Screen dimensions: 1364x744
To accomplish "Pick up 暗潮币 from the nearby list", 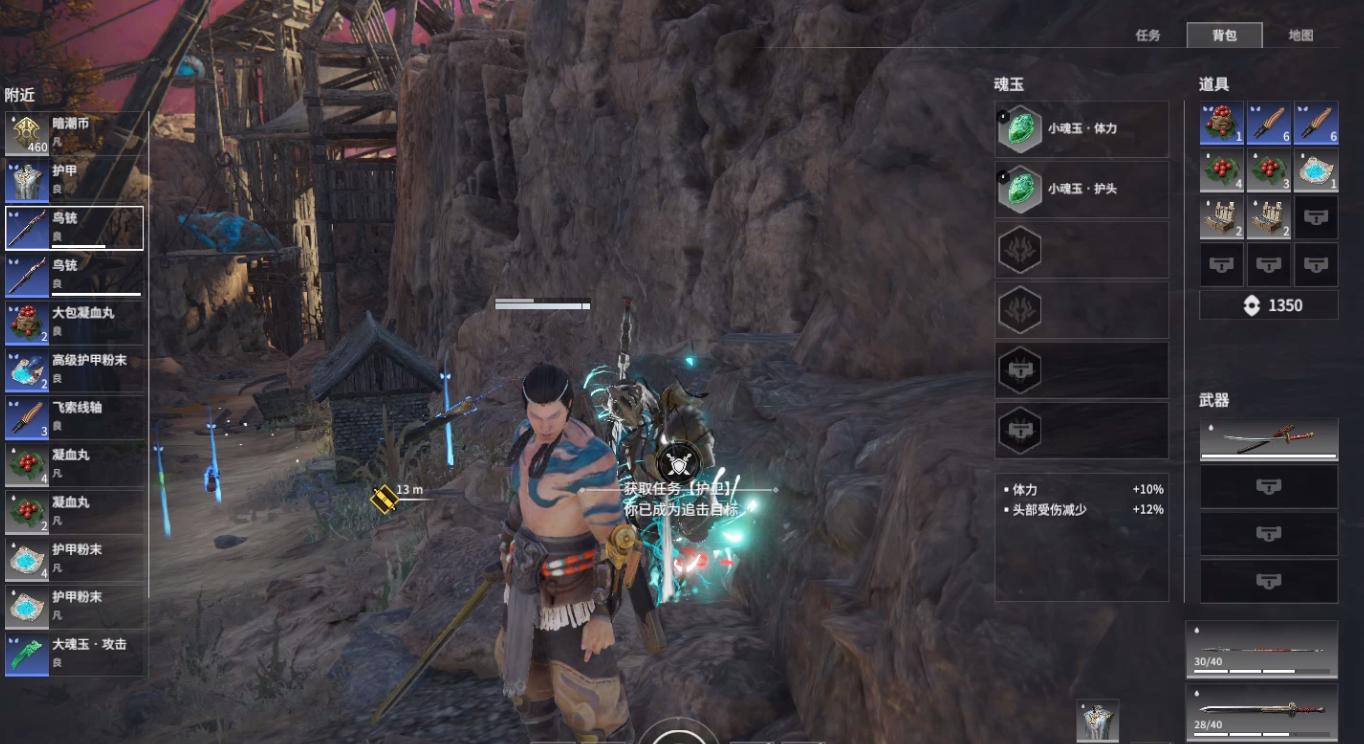I will coord(75,133).
